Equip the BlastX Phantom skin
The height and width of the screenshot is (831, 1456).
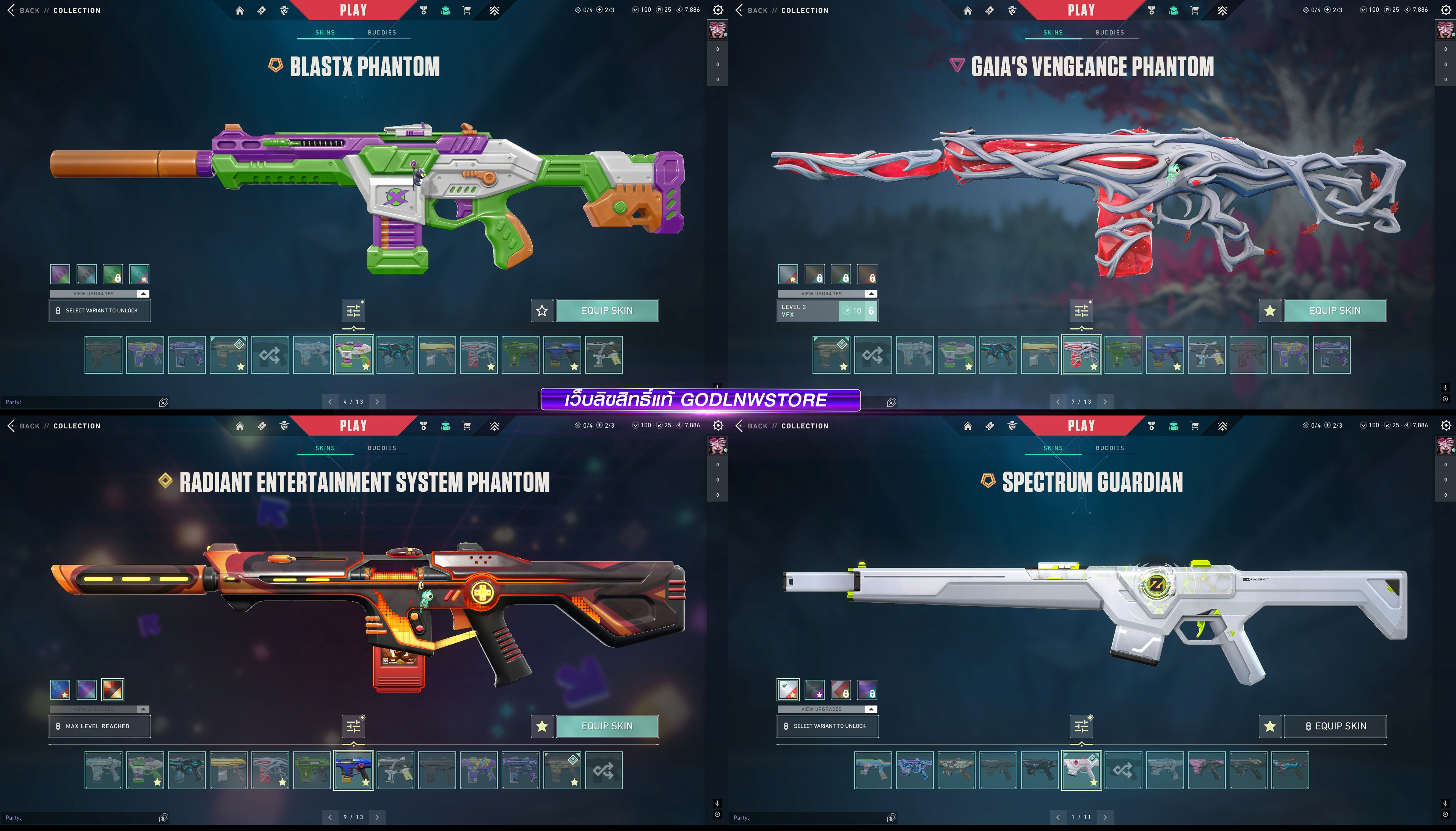coord(607,310)
